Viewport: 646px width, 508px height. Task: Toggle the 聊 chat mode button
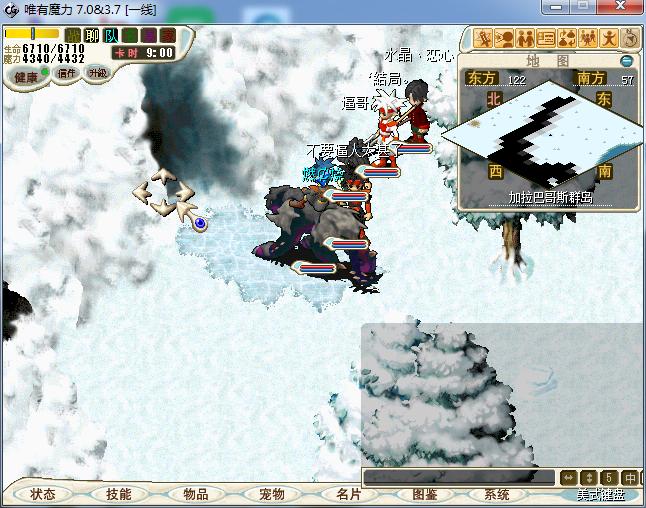pos(92,36)
